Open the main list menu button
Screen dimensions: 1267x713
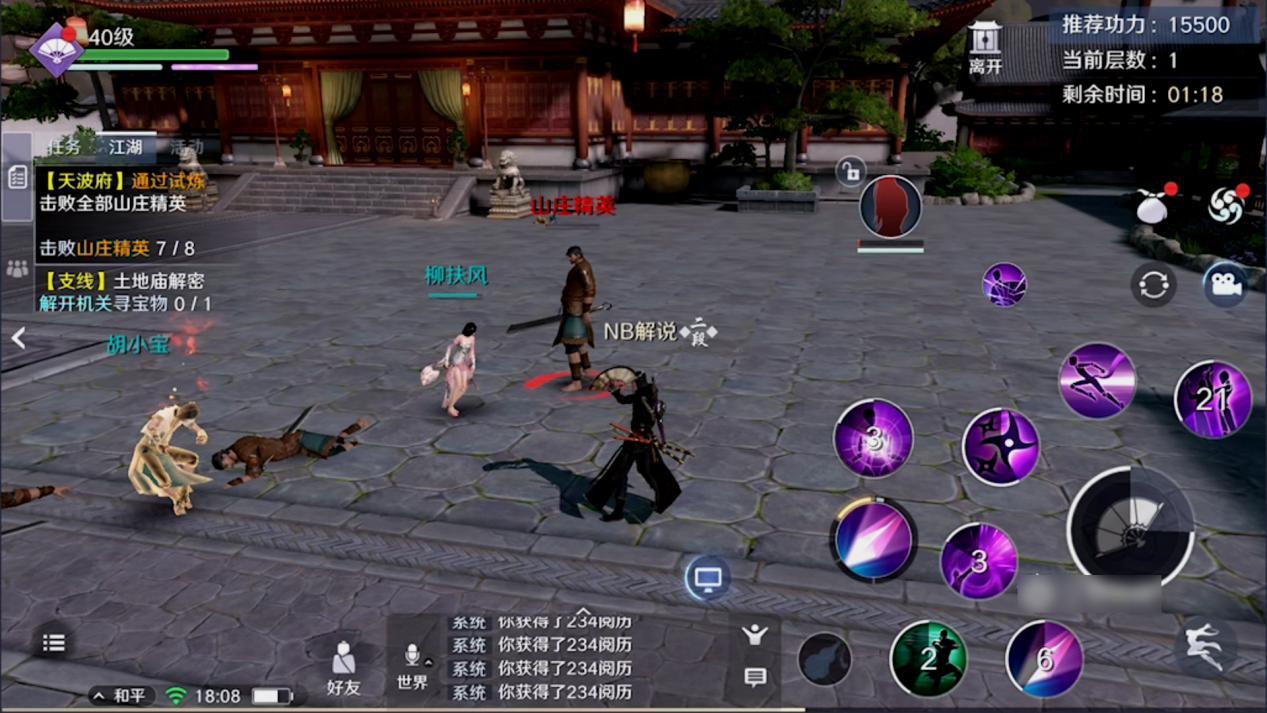(54, 643)
